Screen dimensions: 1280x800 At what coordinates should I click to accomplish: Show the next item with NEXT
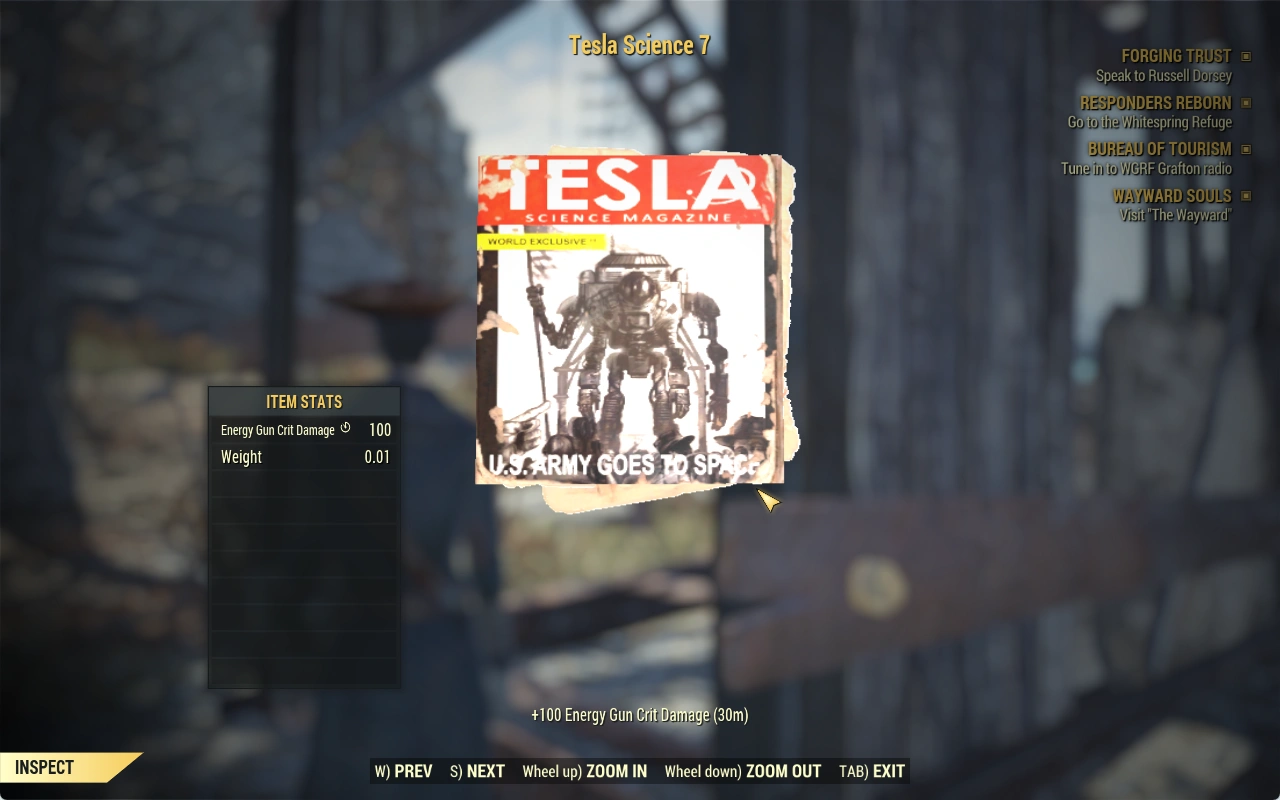click(477, 771)
